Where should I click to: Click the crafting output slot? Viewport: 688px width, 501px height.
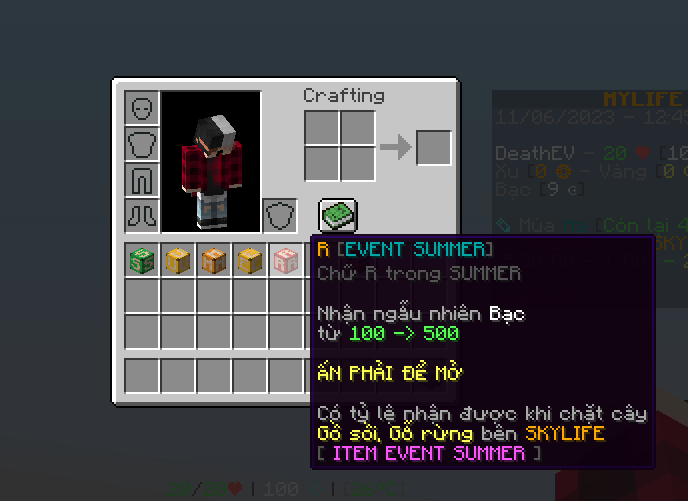pos(433,148)
